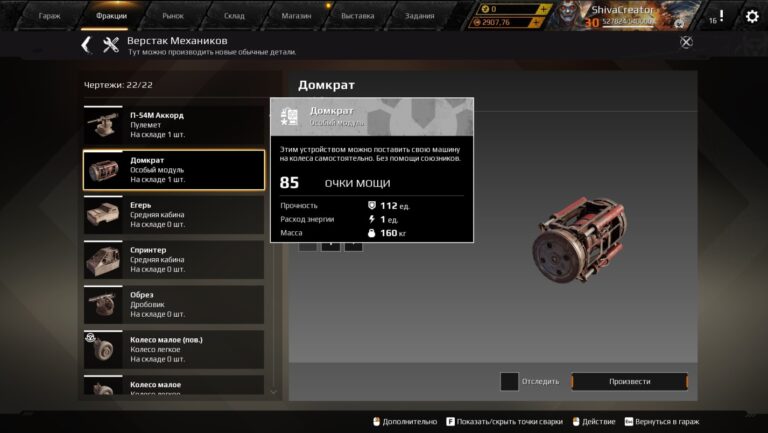This screenshot has height=433, width=768.
Task: Choose the Домкрат blueprint row
Action: (173, 170)
